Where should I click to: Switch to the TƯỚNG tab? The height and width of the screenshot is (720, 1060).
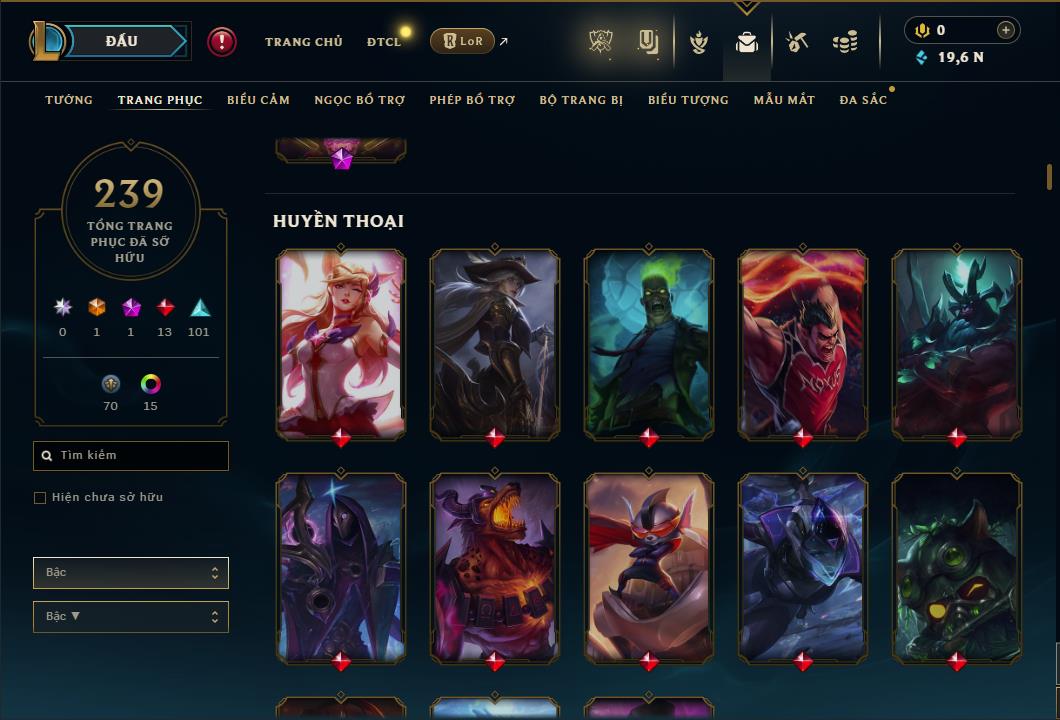coord(69,100)
